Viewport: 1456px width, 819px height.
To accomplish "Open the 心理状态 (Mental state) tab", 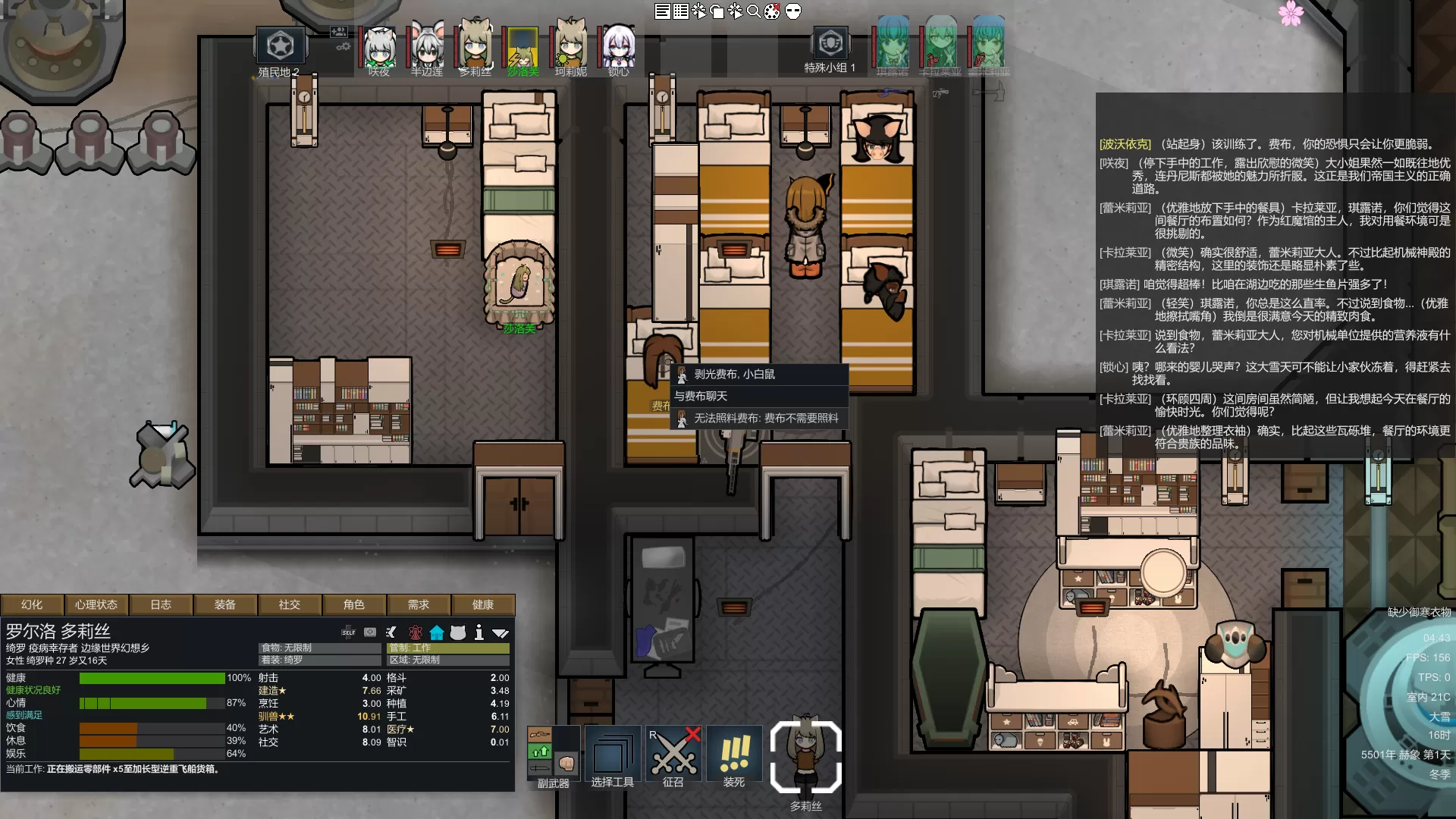I will pyautogui.click(x=96, y=604).
